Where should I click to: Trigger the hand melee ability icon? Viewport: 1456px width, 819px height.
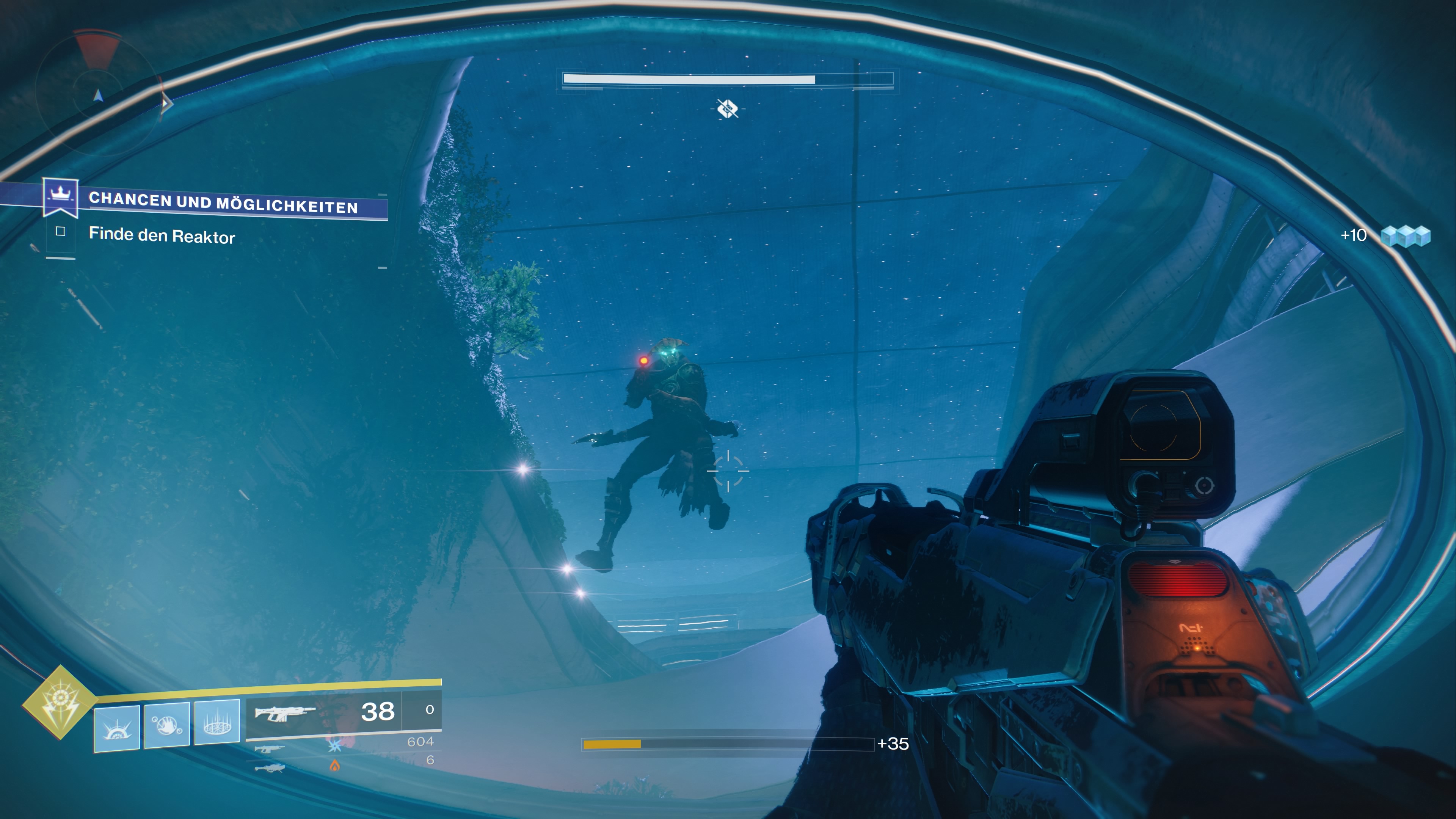(167, 725)
